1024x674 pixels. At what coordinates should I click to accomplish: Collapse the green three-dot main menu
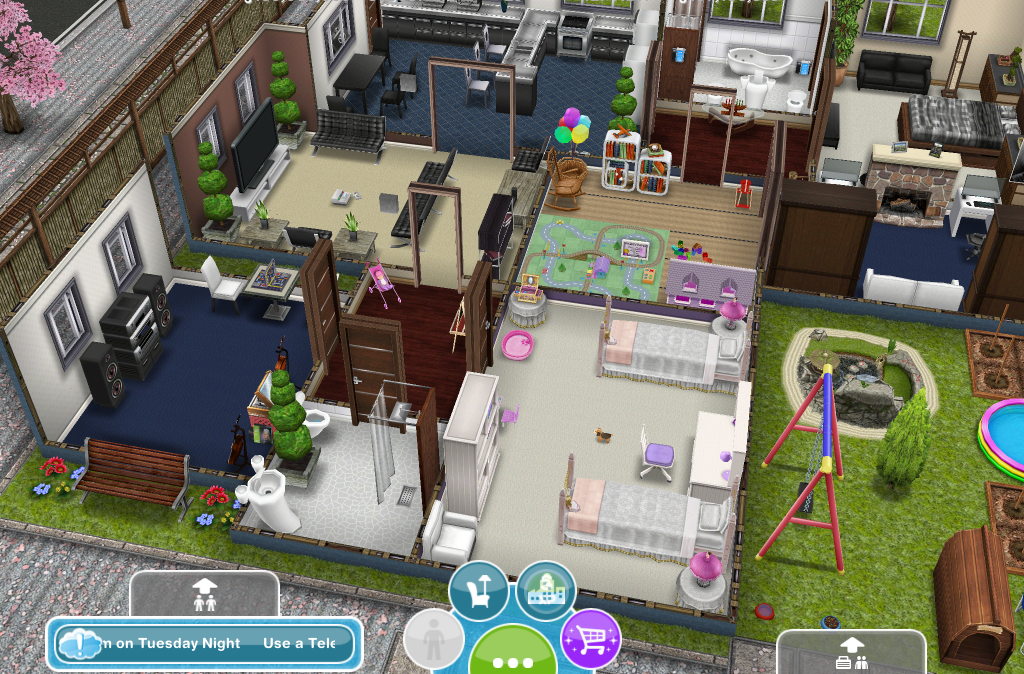click(x=513, y=655)
